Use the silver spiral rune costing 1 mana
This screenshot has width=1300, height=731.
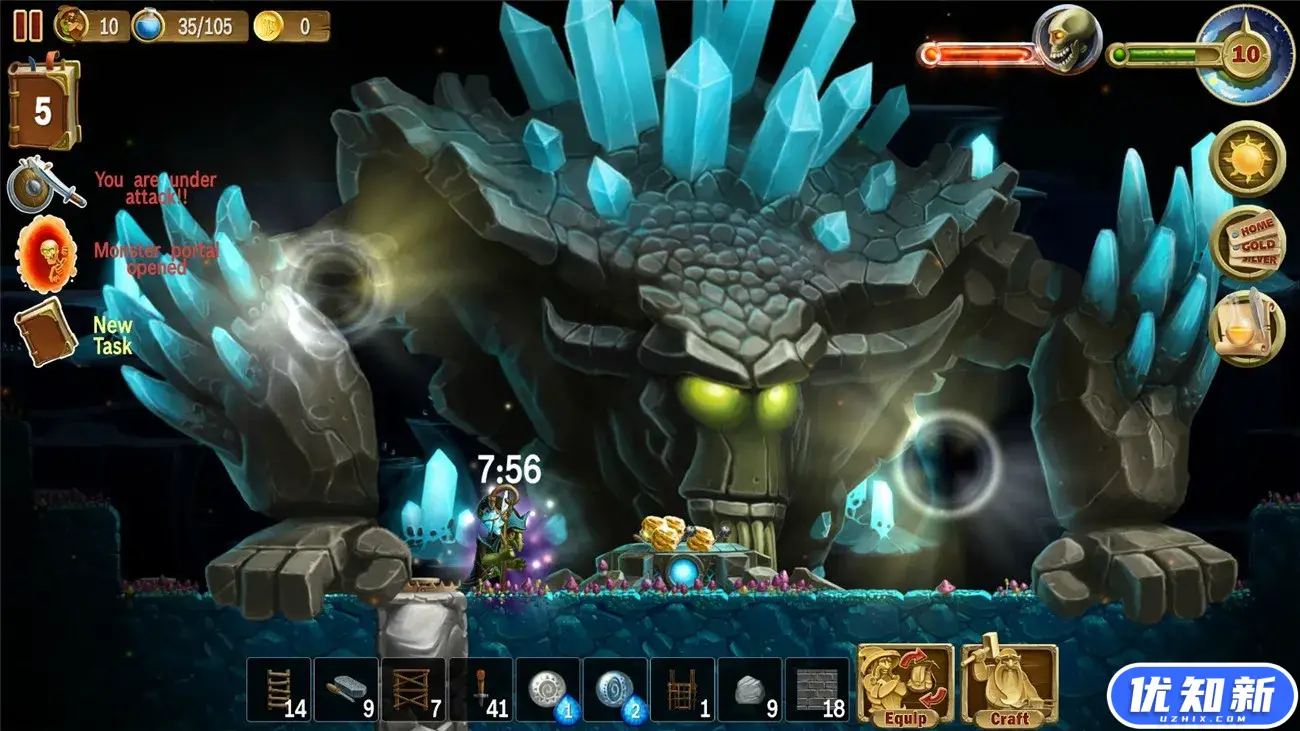pos(548,689)
